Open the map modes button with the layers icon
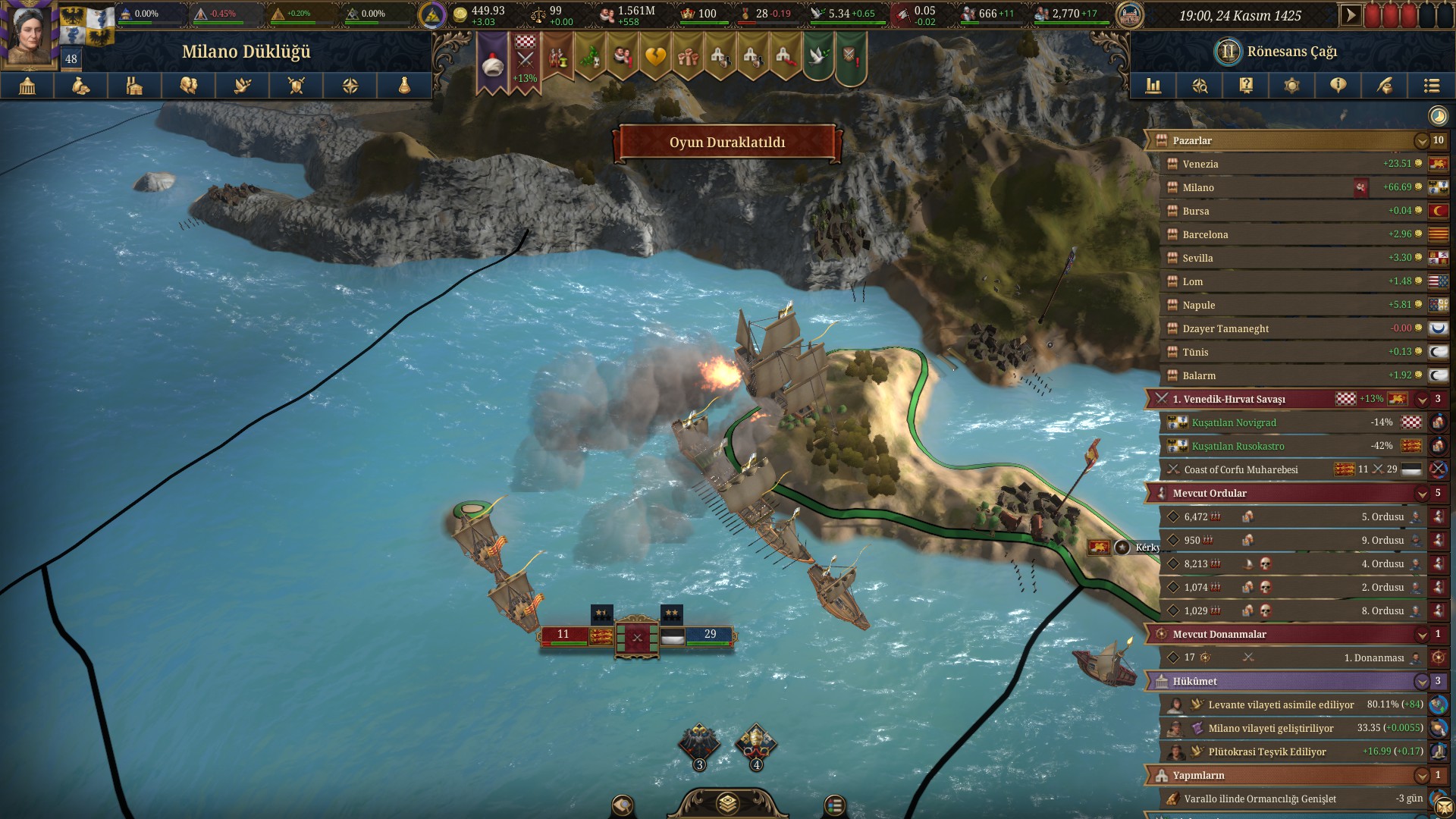The width and height of the screenshot is (1456, 819). 727,803
